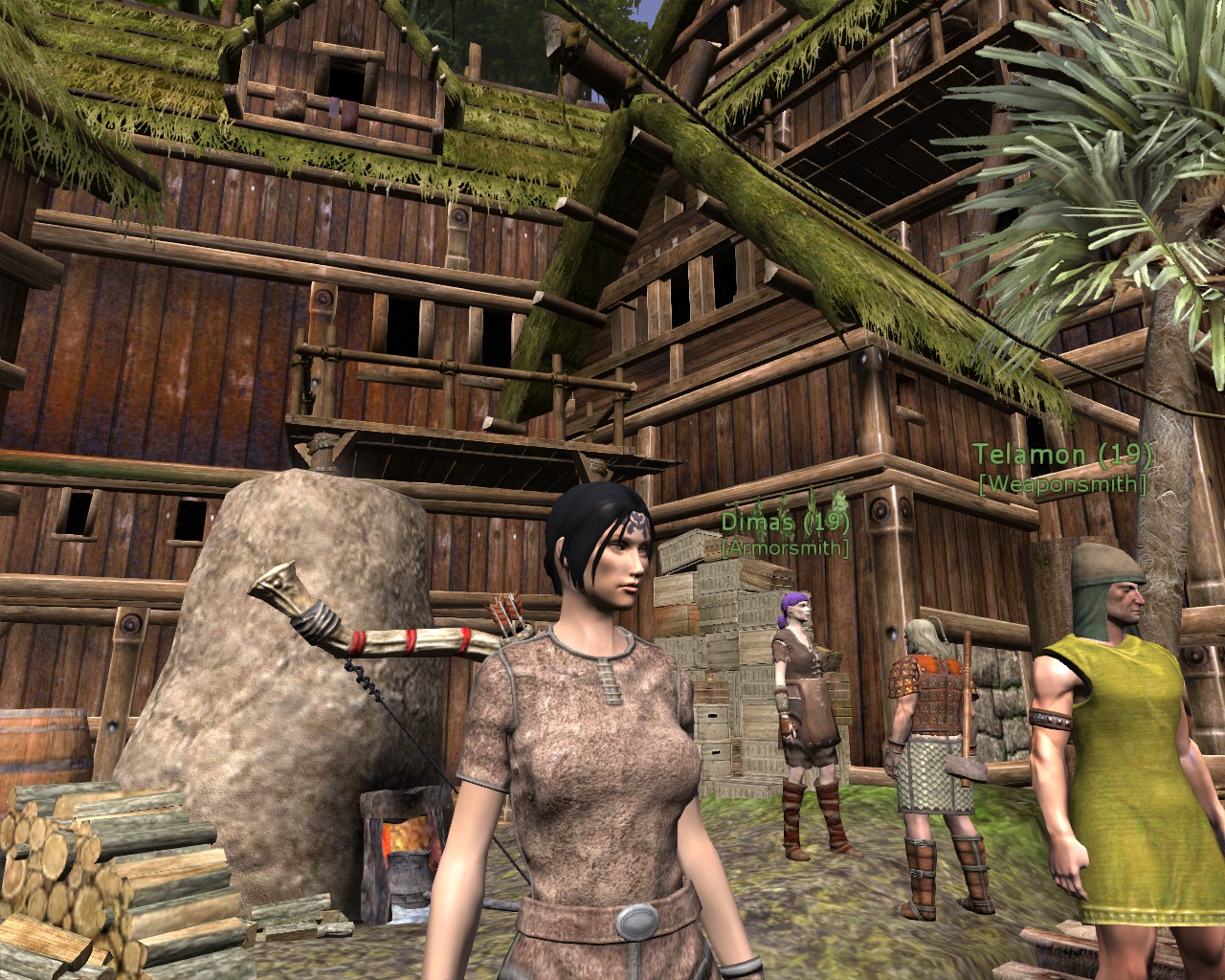The image size is (1225, 980).
Task: Select the Dimas Armorsmith nameplate
Action: click(786, 534)
